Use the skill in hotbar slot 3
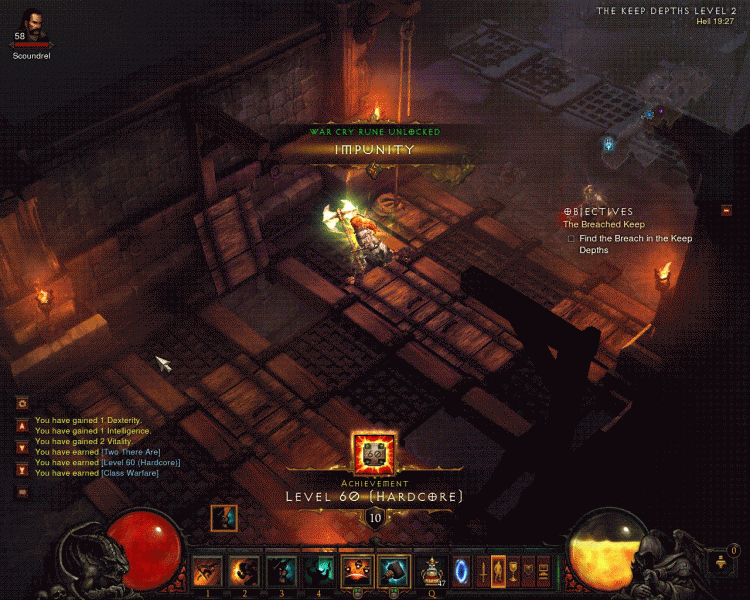Screen dimensions: 750x600 point(282,571)
